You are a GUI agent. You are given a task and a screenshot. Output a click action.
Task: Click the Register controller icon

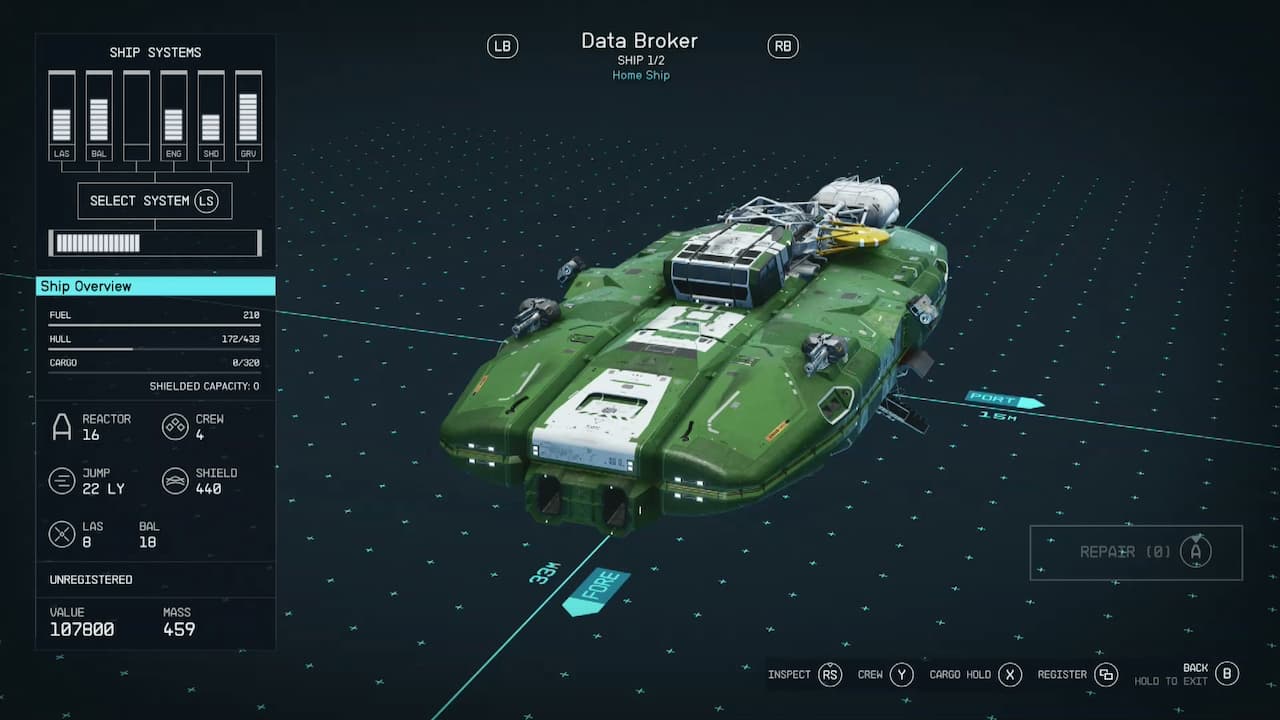[1105, 674]
